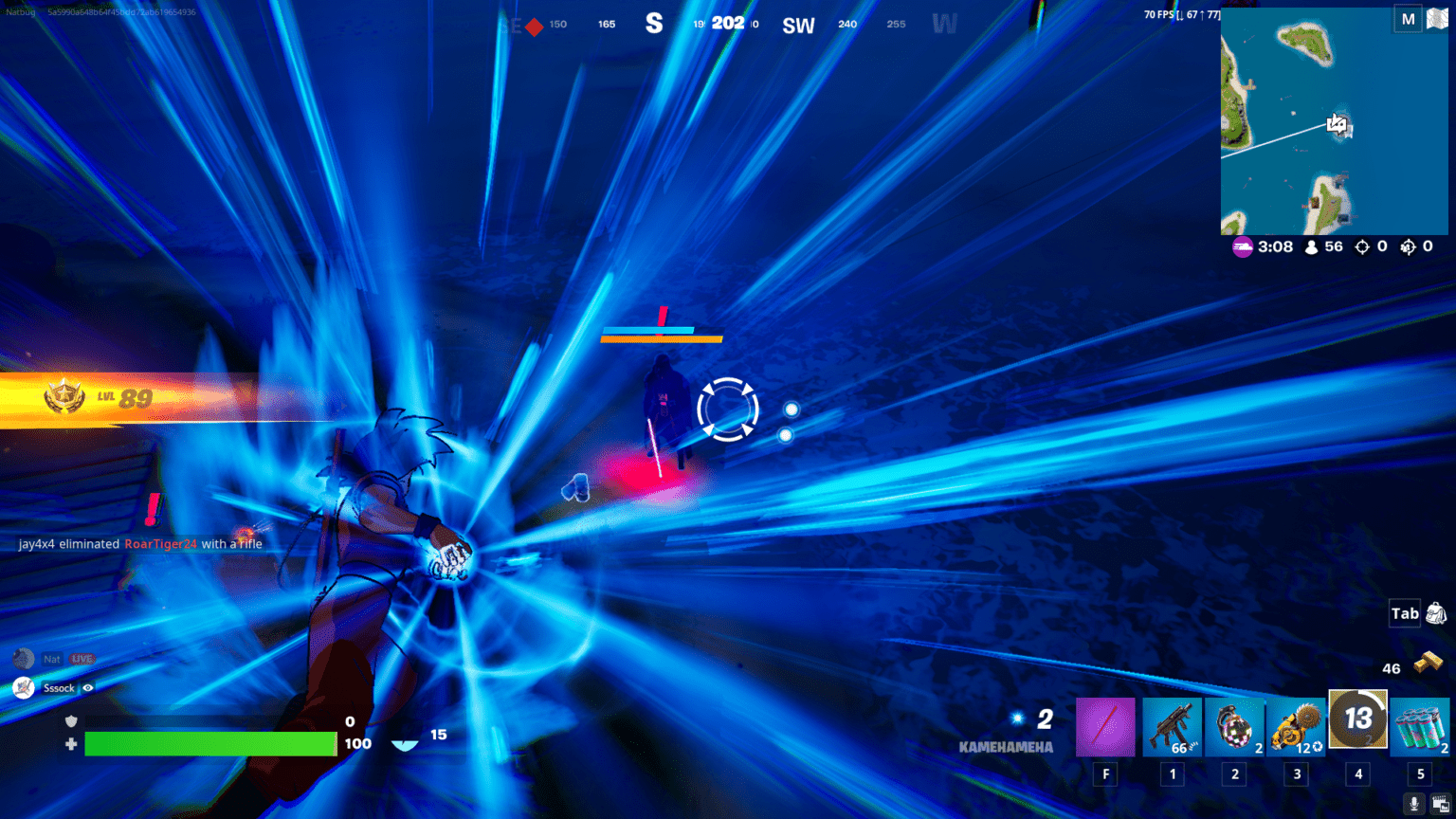This screenshot has width=1456, height=819.
Task: Select the pickaxe in the F slot
Action: click(x=1103, y=726)
